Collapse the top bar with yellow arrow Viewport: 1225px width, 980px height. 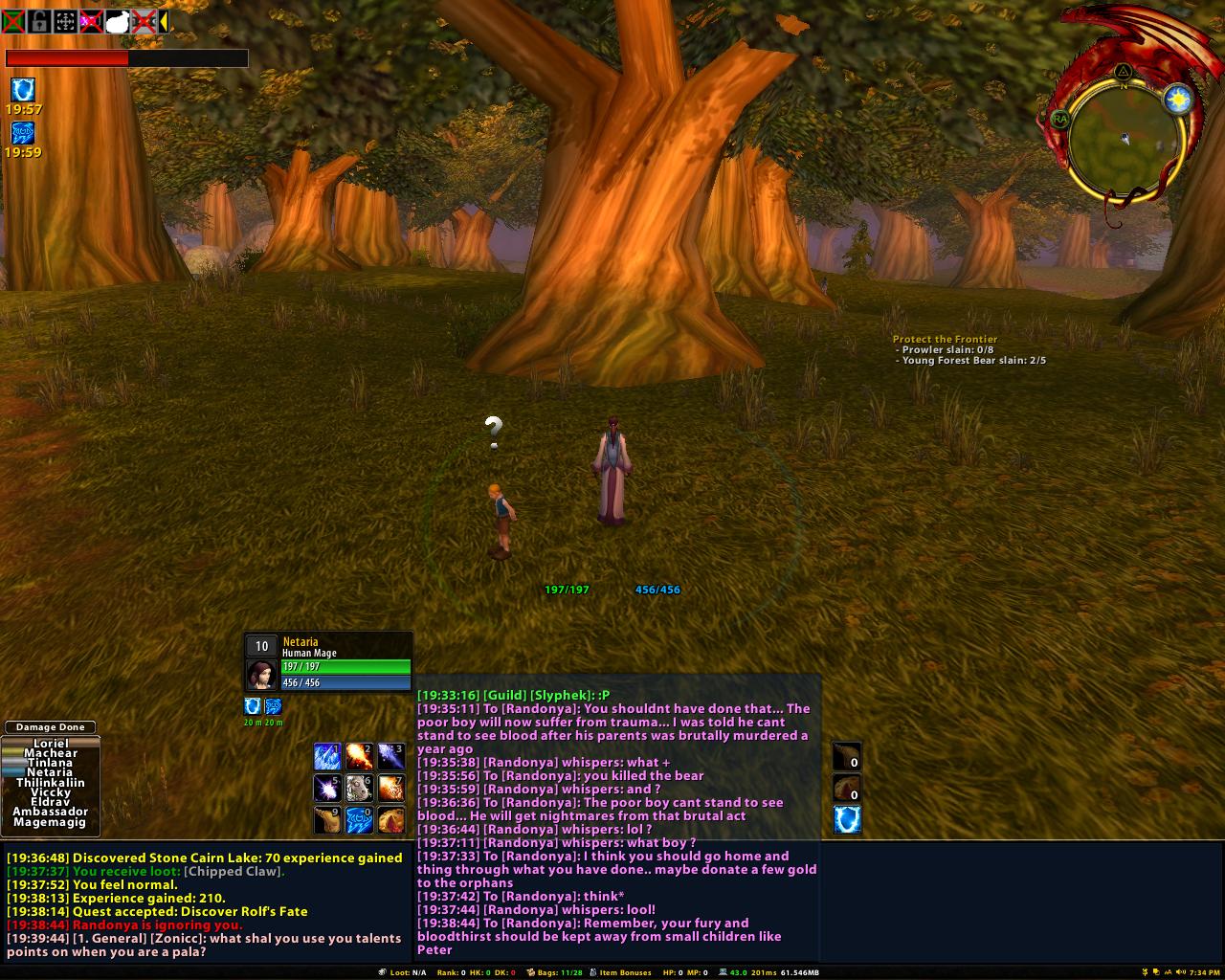tap(164, 21)
